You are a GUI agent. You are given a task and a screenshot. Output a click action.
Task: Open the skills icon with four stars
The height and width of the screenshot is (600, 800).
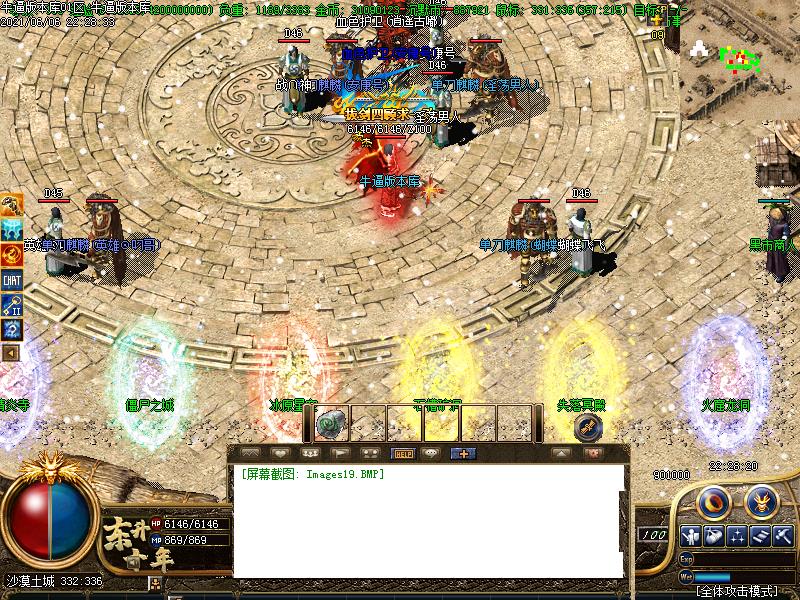tap(738, 536)
